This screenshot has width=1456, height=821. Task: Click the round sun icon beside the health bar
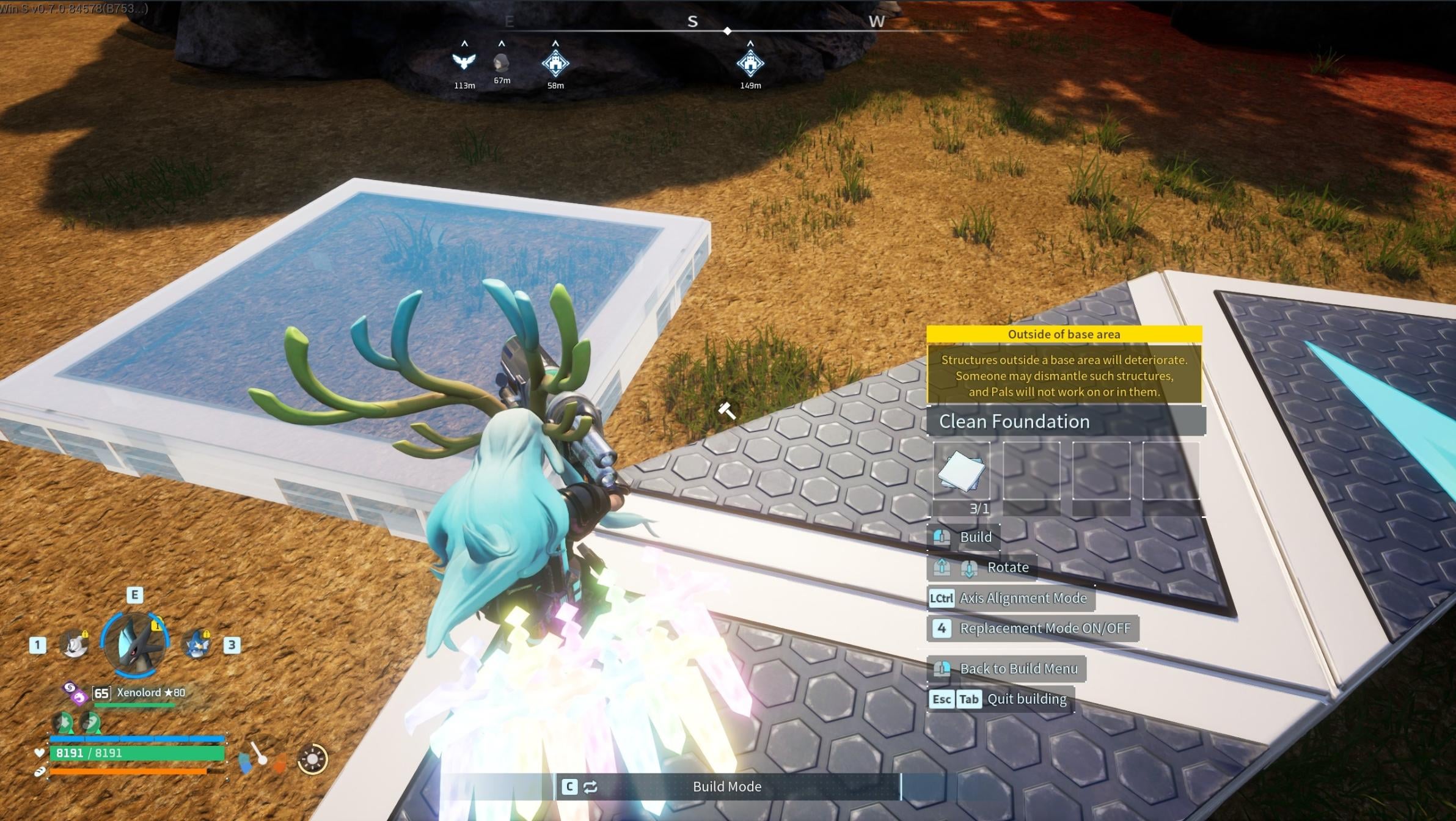tap(312, 759)
